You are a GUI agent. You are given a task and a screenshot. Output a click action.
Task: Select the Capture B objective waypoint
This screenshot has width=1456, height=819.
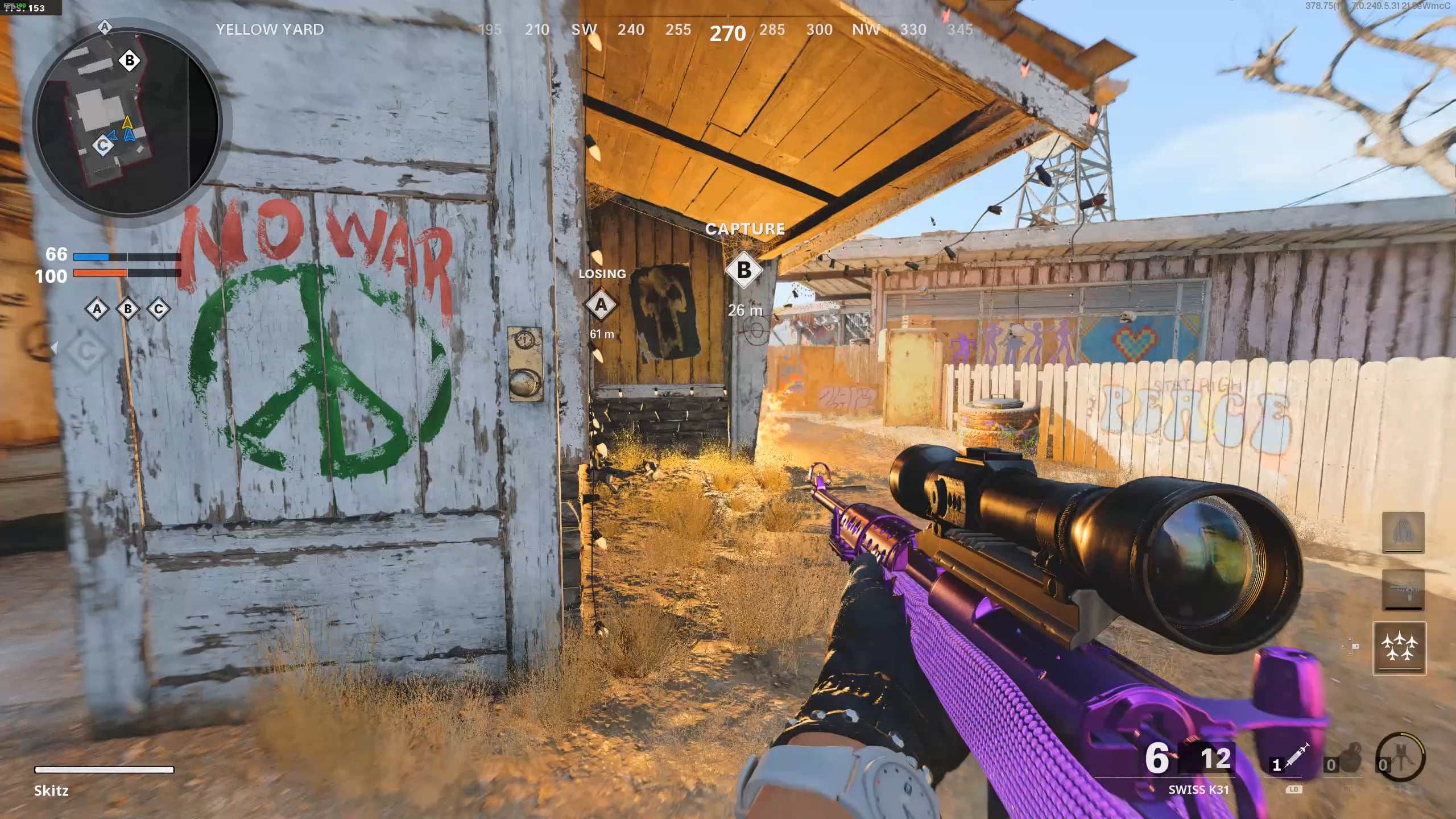[743, 270]
